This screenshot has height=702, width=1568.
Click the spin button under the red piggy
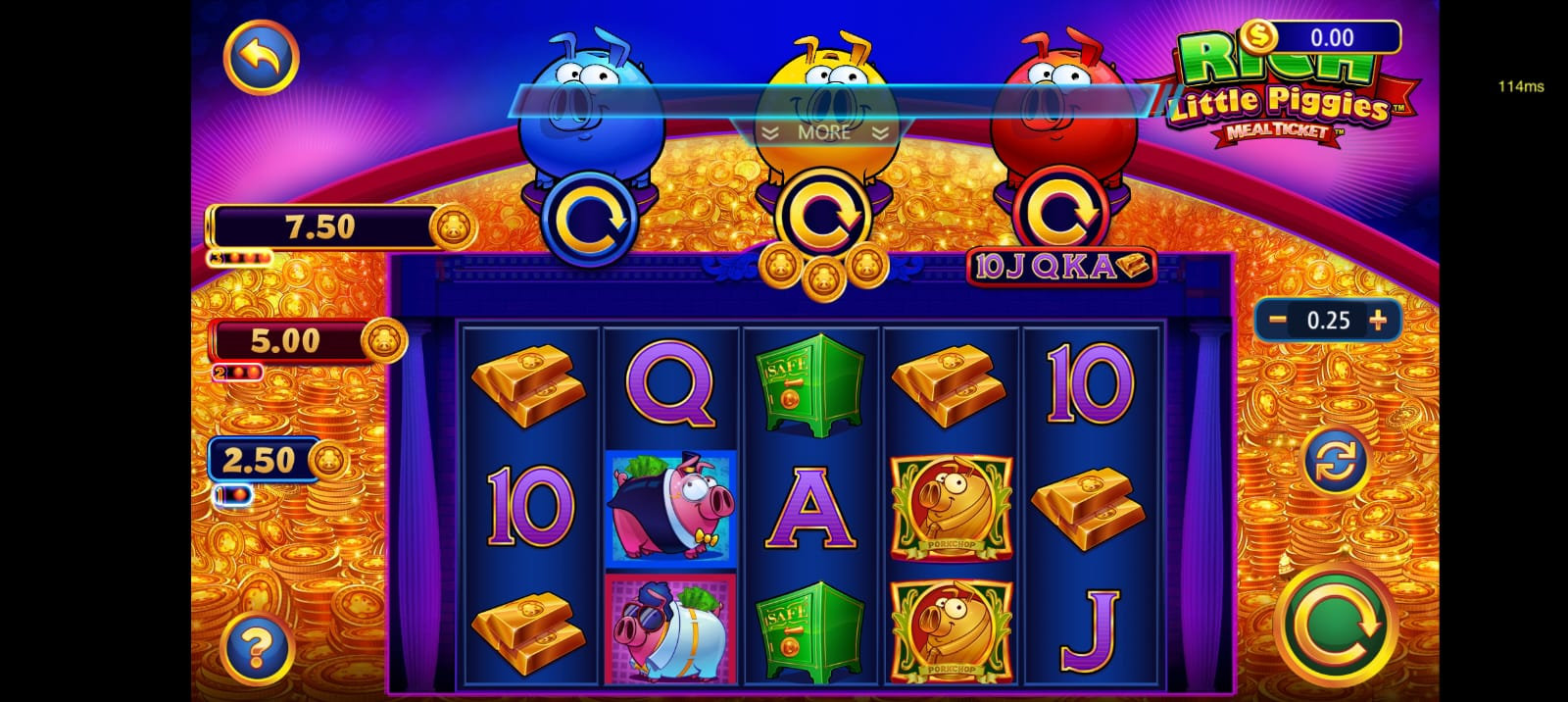1059,217
